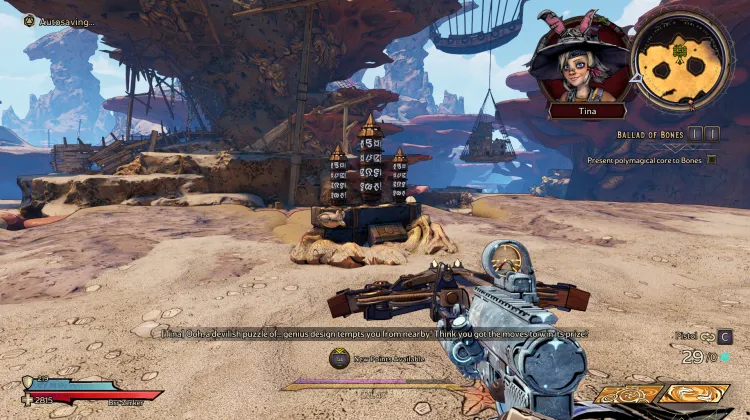The image size is (750, 420).
Task: Tick the polymagical core objective checkbox
Action: click(712, 159)
